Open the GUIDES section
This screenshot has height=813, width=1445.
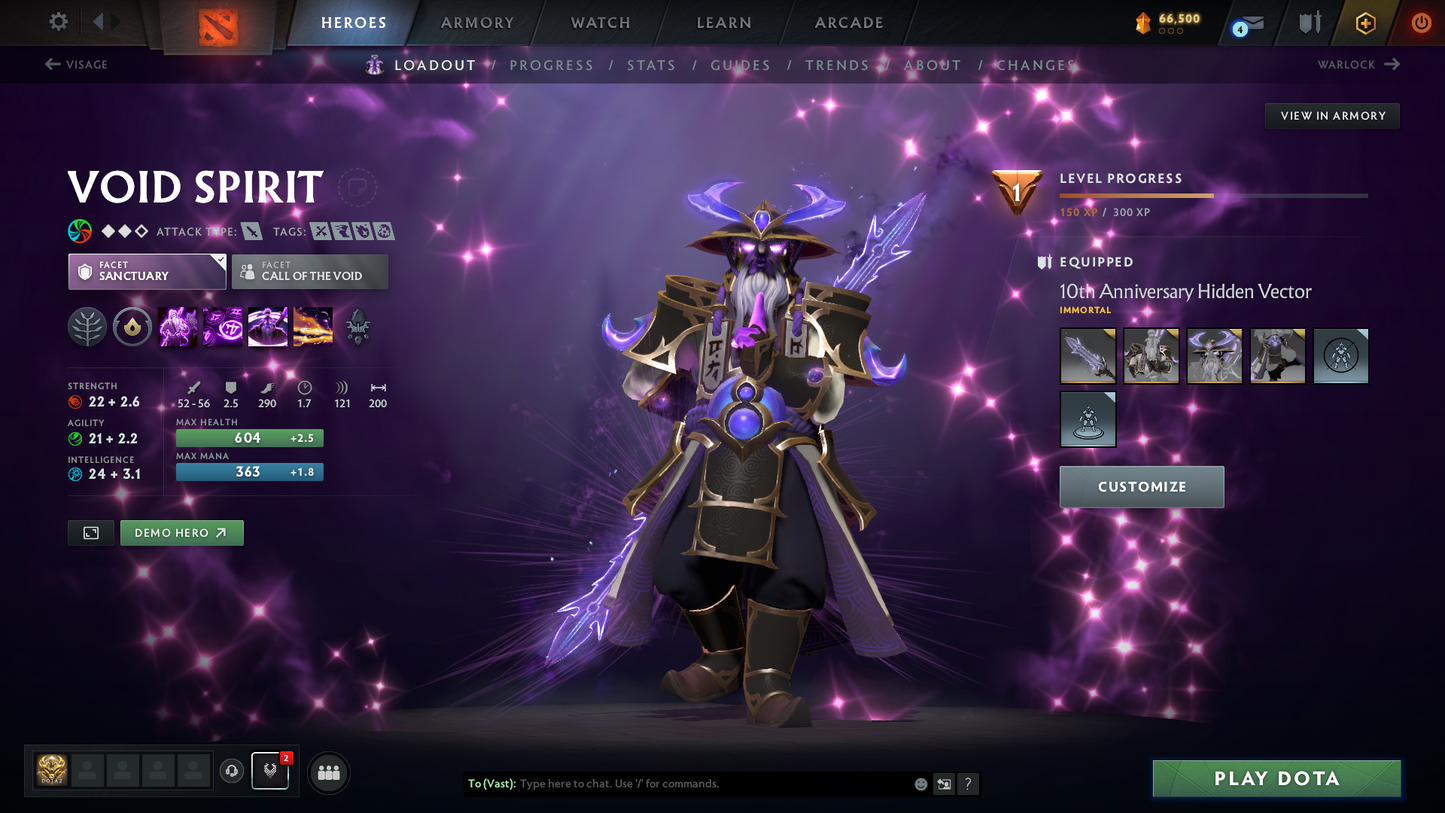pos(740,64)
